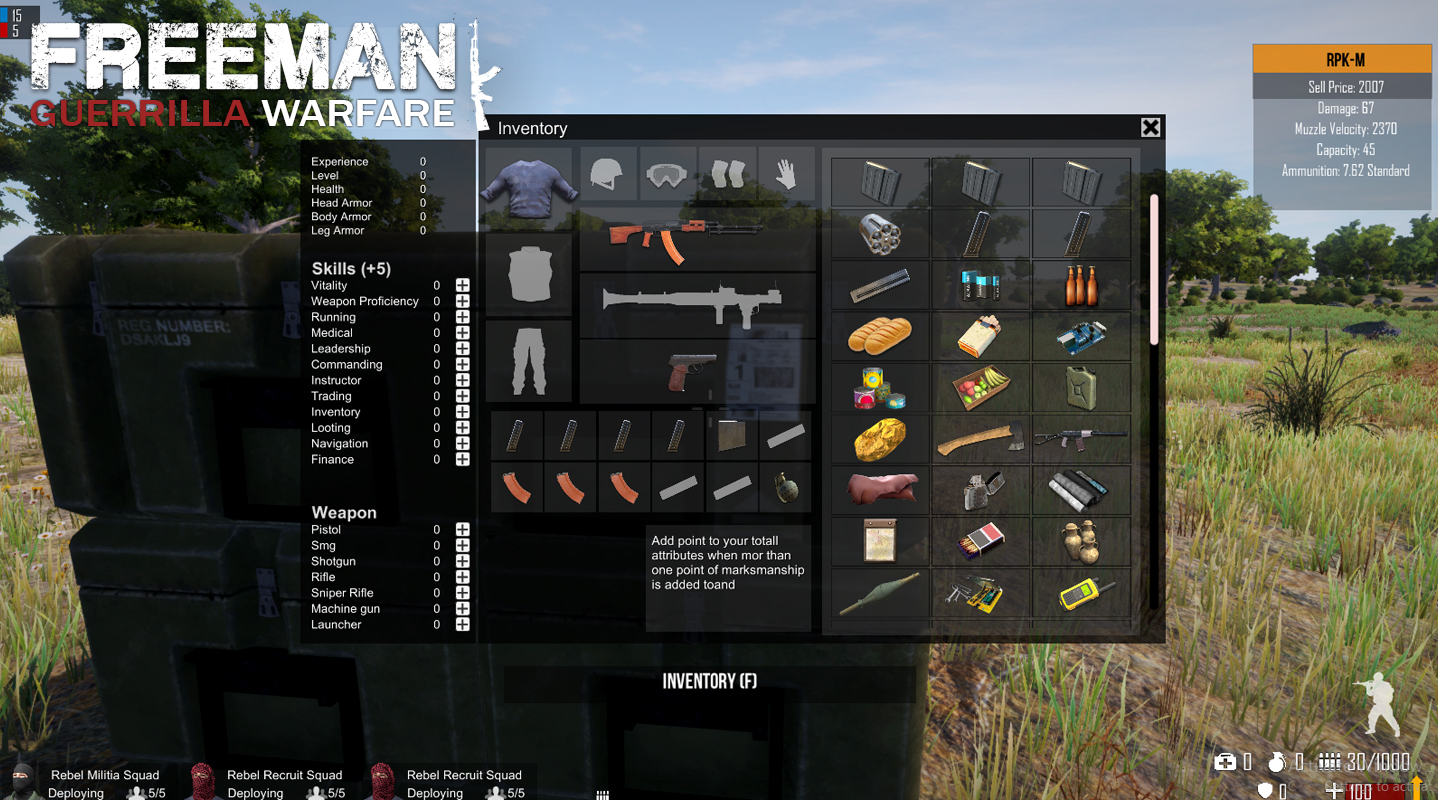Viewport: 1438px width, 800px height.
Task: Click the jerry can item
Action: [1081, 387]
